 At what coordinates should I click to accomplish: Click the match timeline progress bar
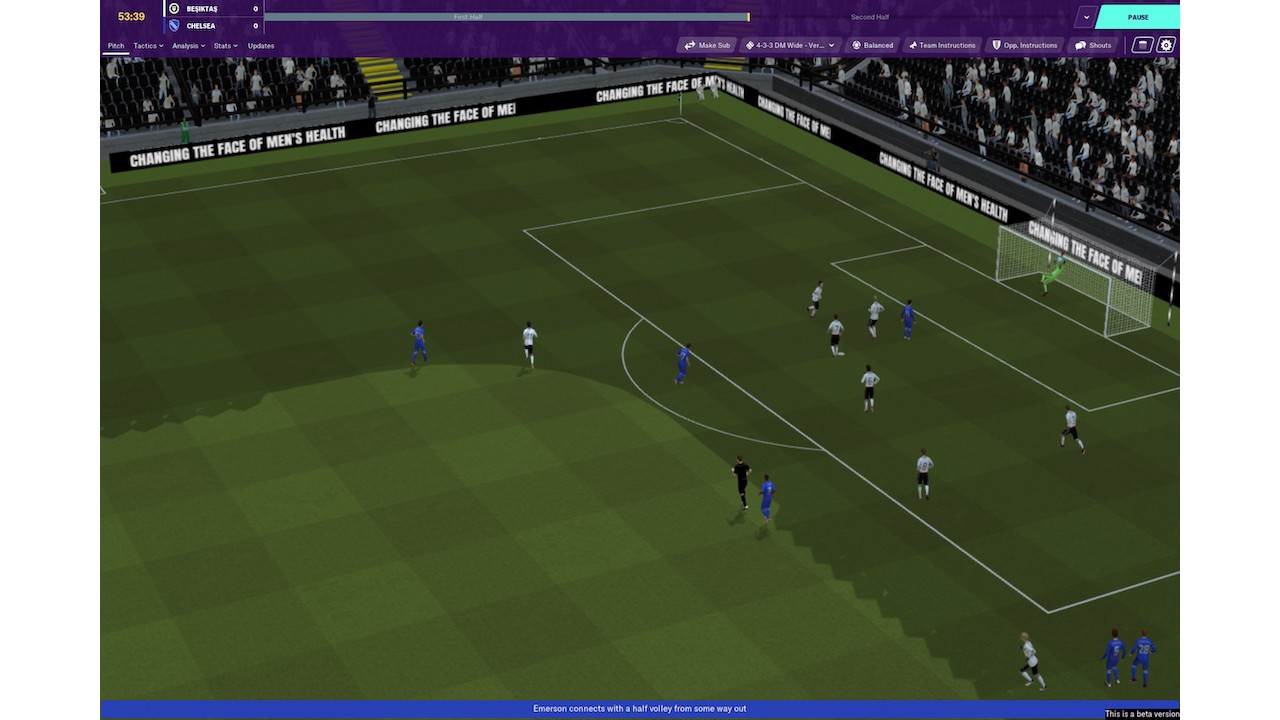[506, 17]
